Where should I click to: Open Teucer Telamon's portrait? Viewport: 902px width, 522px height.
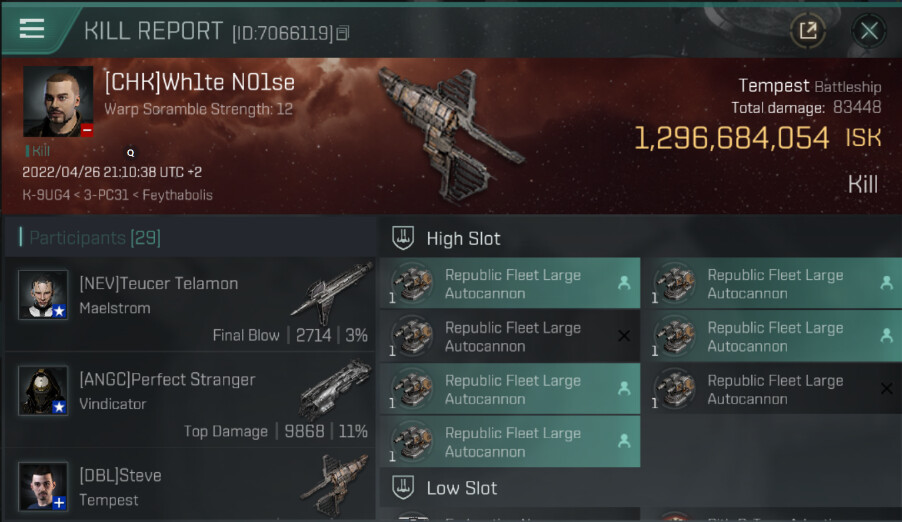click(43, 295)
